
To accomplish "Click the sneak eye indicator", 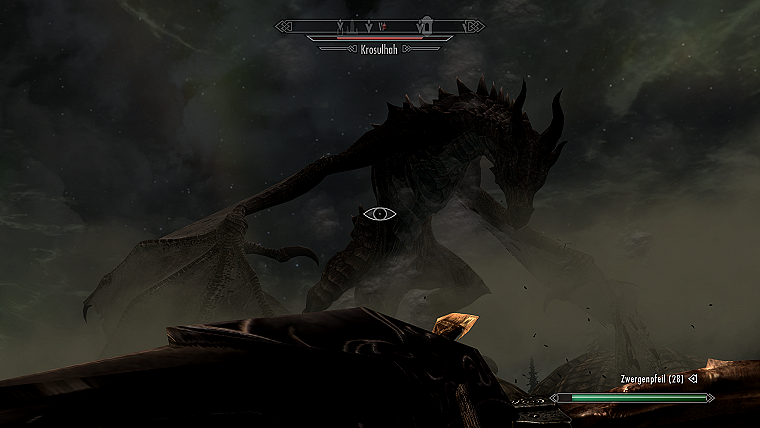I will (x=380, y=213).
